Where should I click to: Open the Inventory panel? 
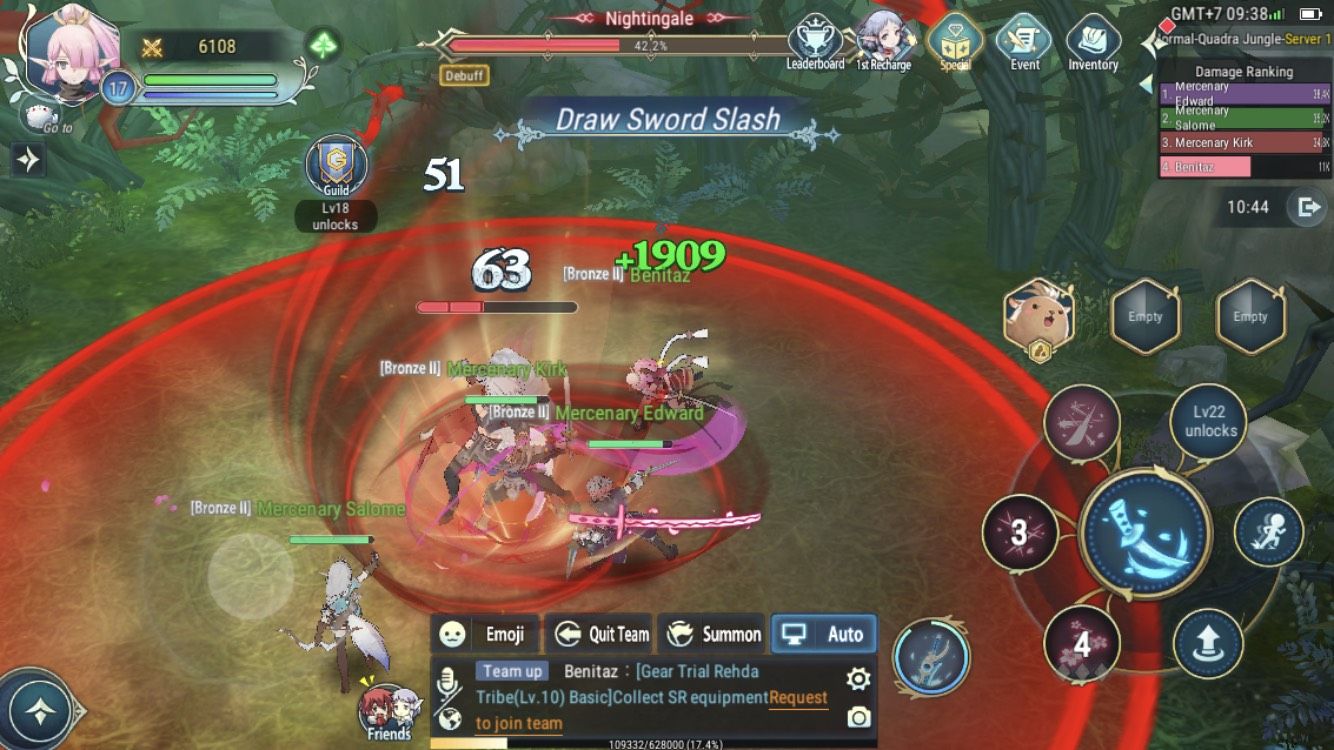[x=1092, y=38]
